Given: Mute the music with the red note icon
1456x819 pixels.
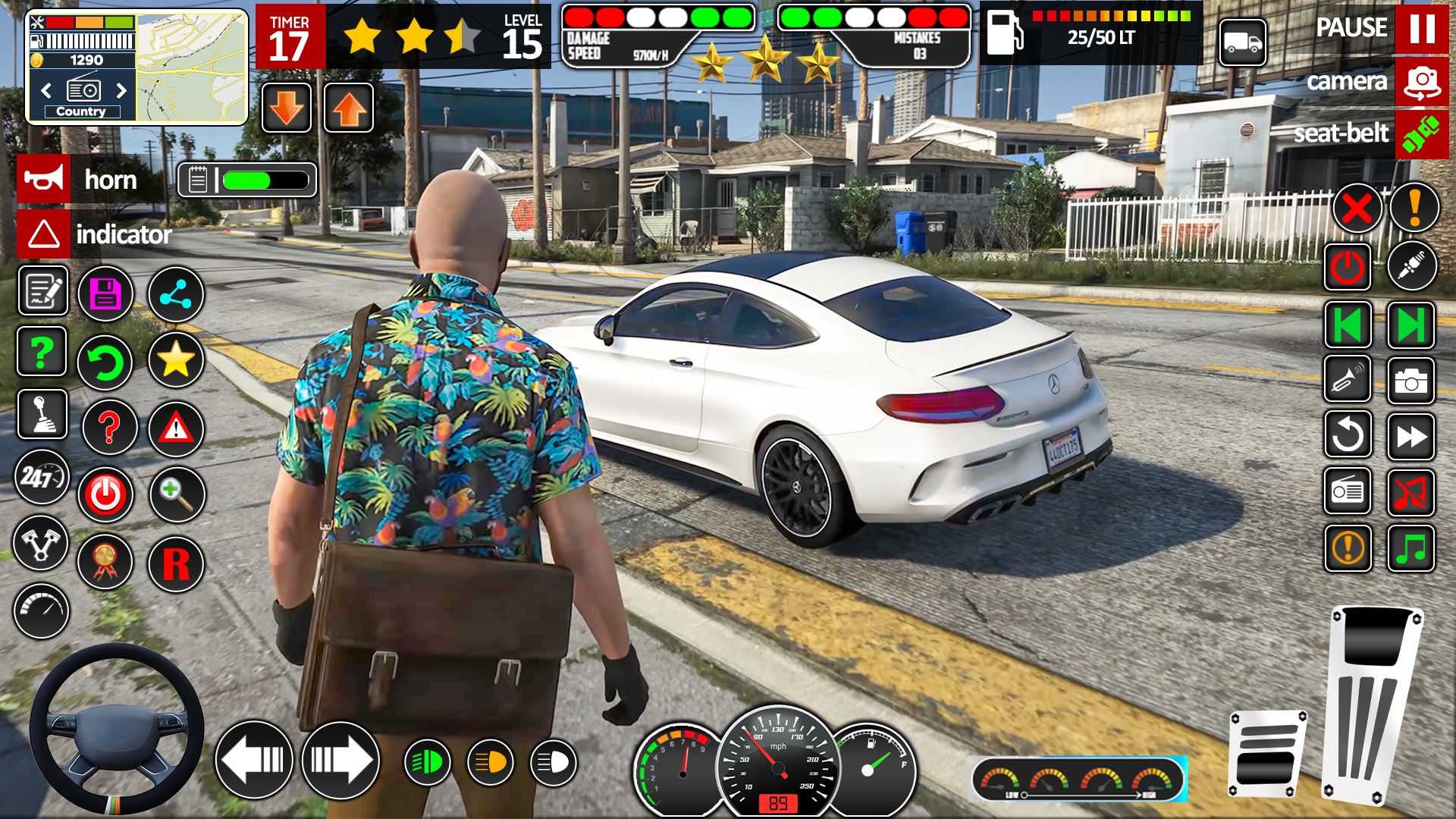Looking at the screenshot, I should 1411,492.
